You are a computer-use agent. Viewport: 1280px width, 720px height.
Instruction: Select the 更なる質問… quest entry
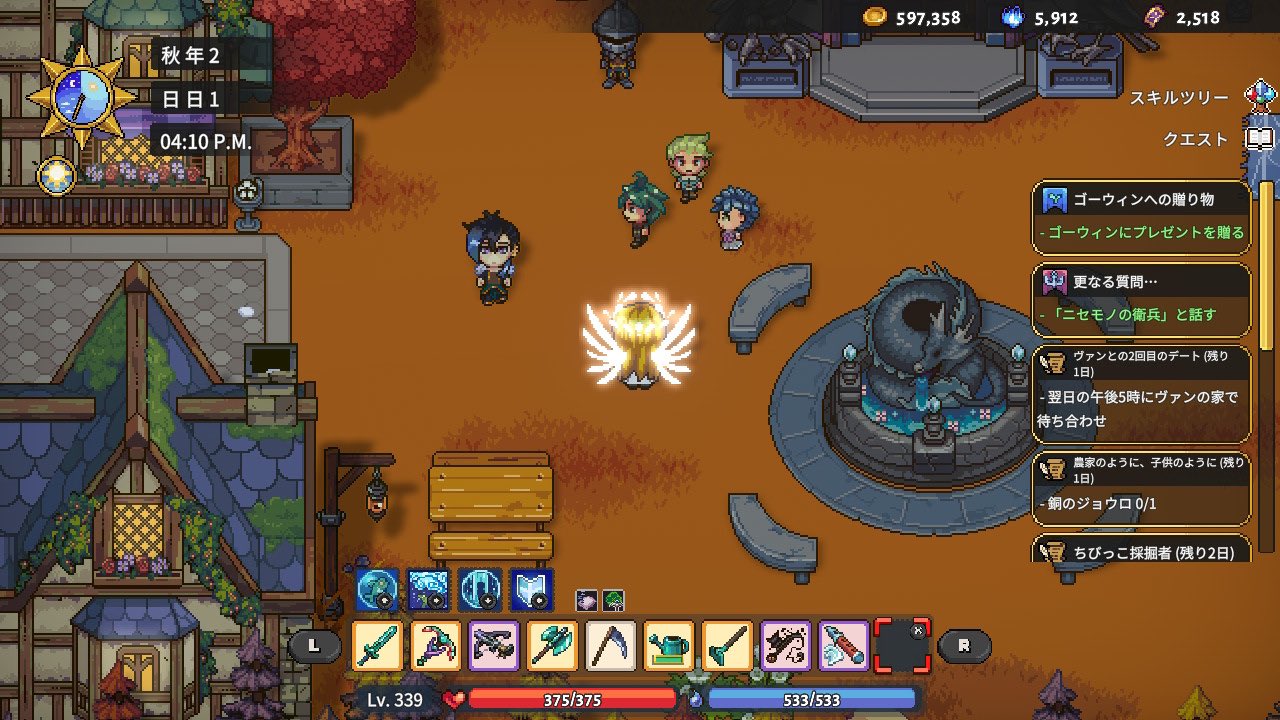coord(1141,299)
